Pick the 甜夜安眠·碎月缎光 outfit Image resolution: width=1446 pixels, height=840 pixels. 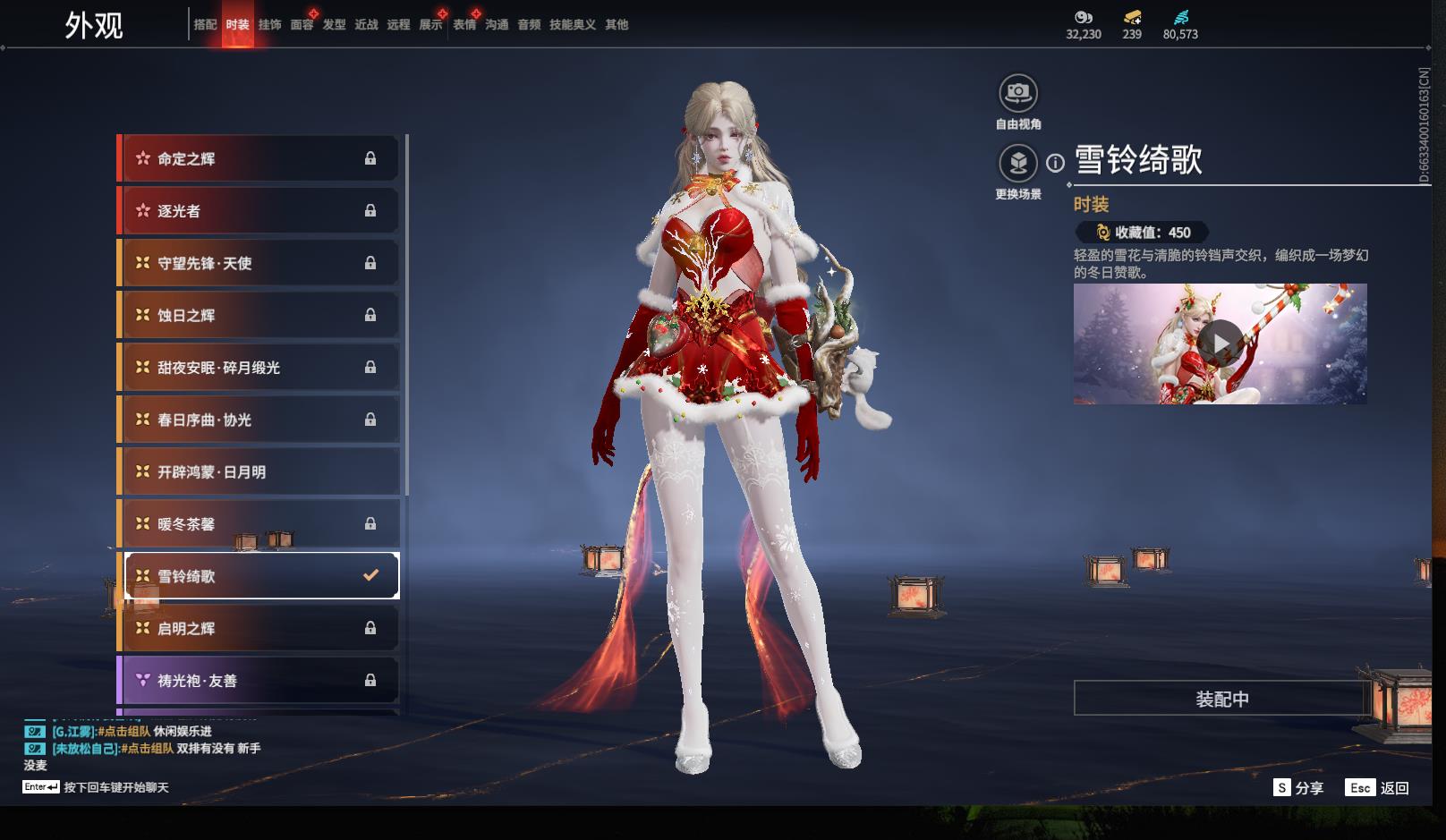pyautogui.click(x=259, y=368)
